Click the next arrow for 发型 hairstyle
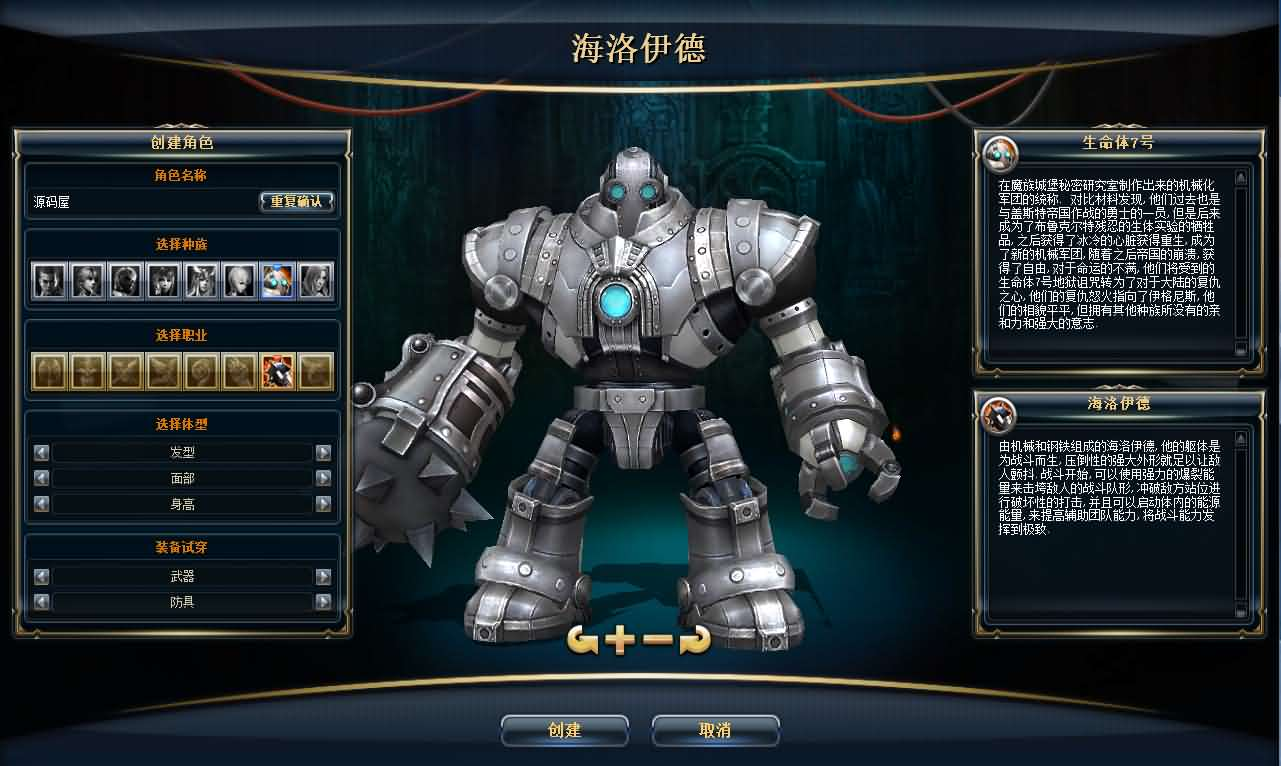 [x=322, y=451]
